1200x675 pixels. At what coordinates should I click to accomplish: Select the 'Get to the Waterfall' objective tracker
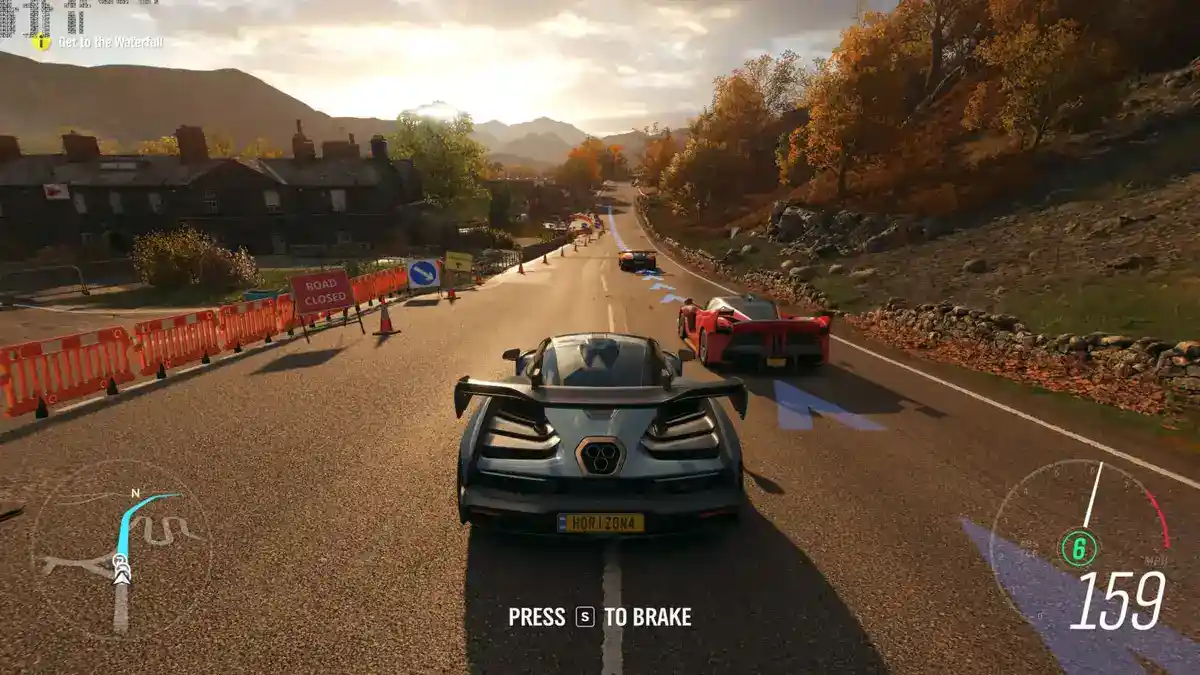[x=98, y=42]
